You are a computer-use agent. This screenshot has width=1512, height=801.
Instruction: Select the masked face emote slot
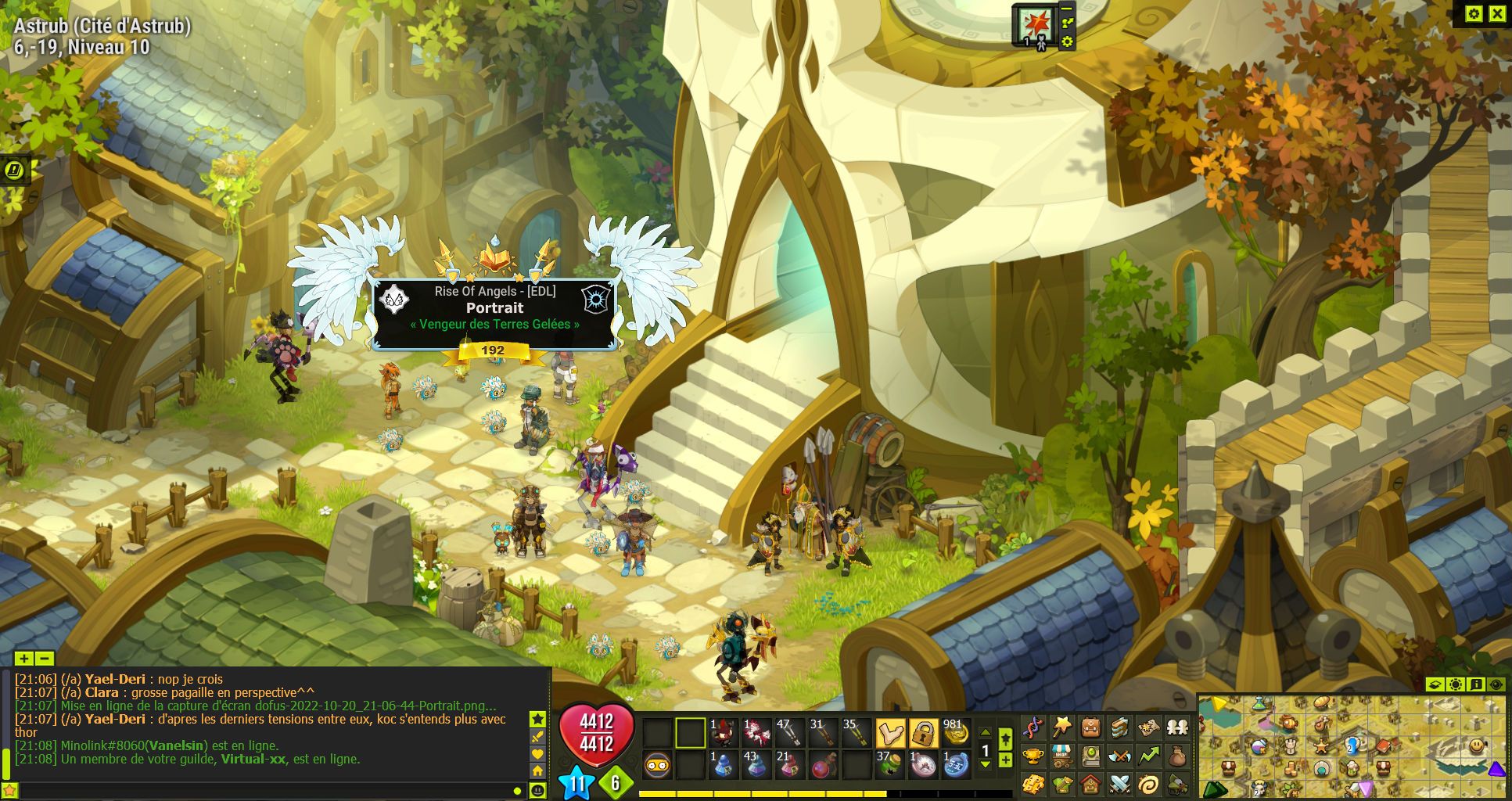[658, 764]
